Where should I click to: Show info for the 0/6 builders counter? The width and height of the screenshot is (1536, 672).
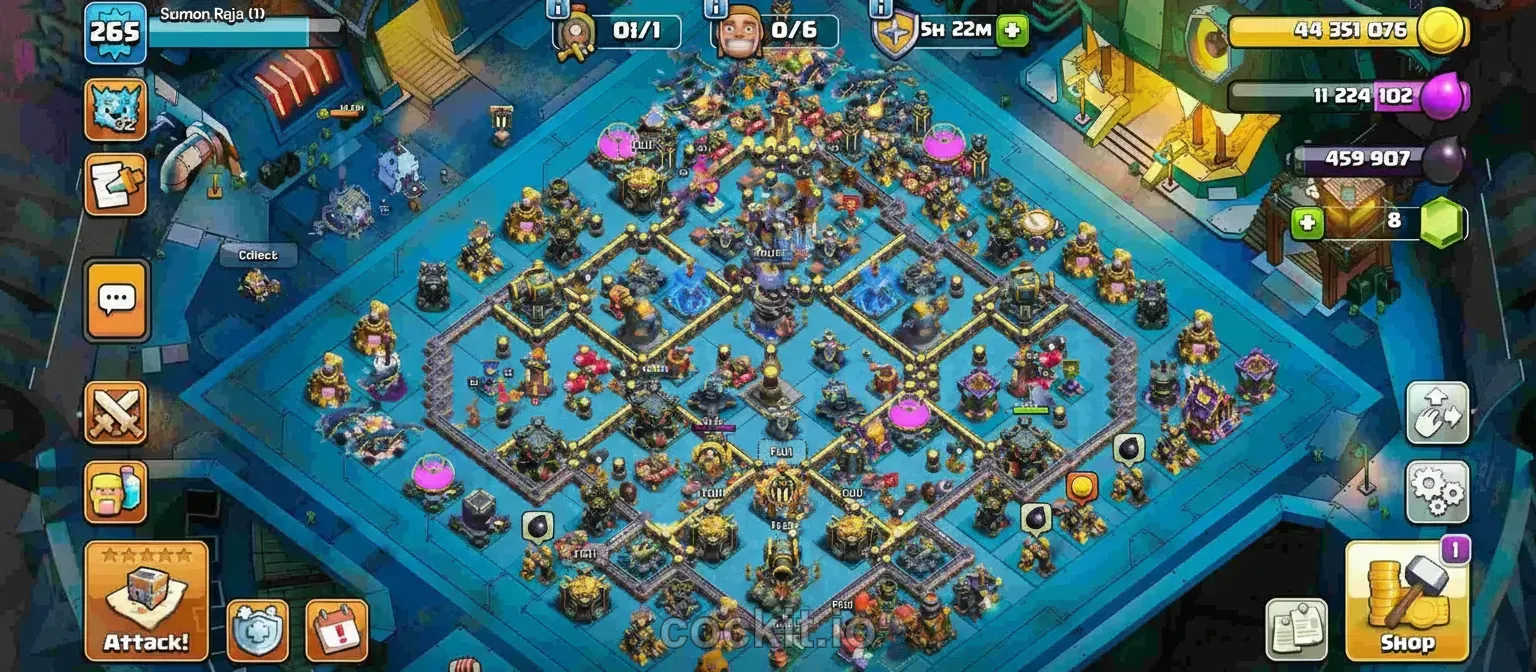pyautogui.click(x=716, y=9)
